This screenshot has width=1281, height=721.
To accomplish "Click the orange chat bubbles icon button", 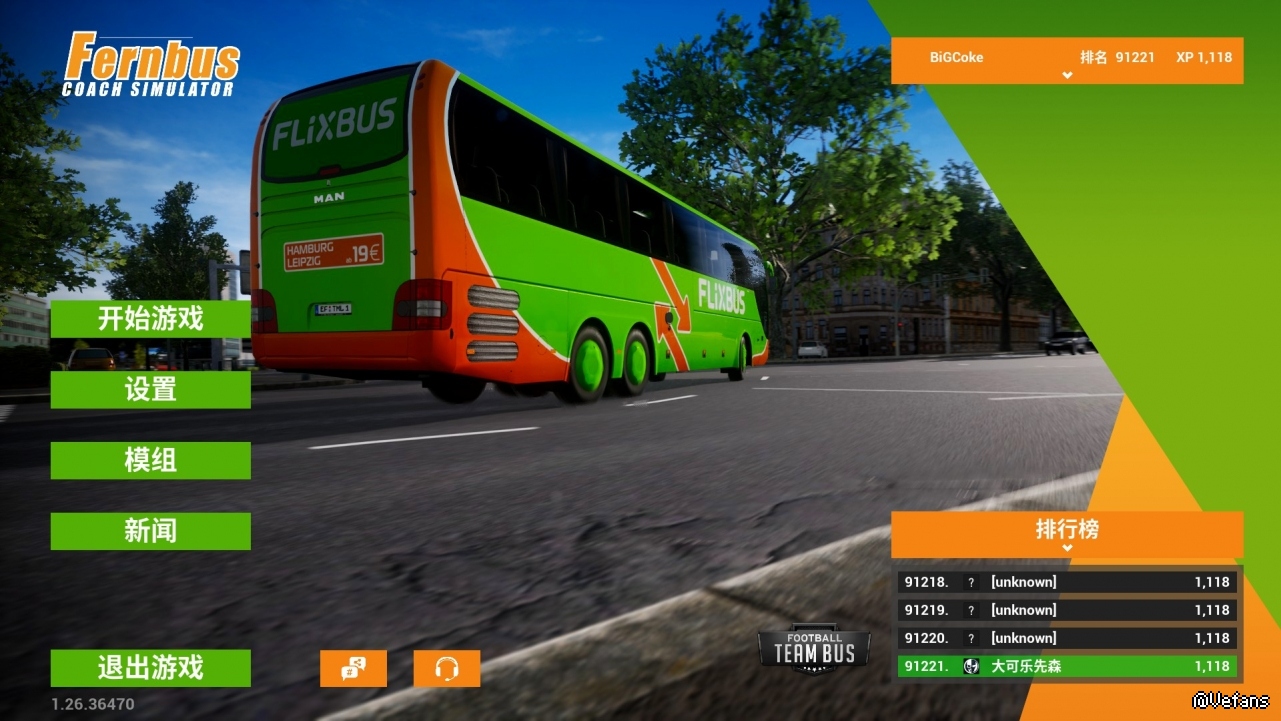I will coord(353,669).
